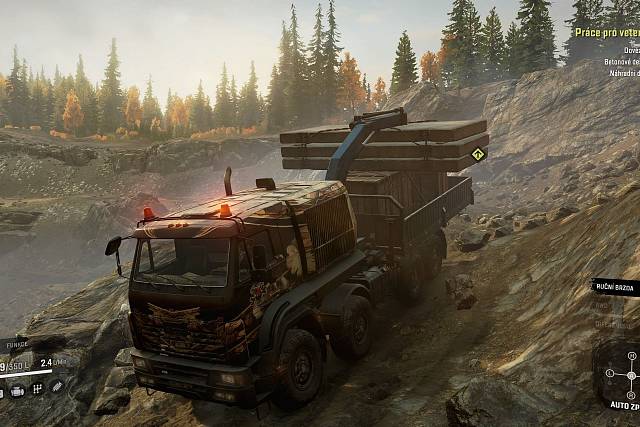Click the yellow diamond cargo marker
This screenshot has height=427, width=640.
coord(478,154)
